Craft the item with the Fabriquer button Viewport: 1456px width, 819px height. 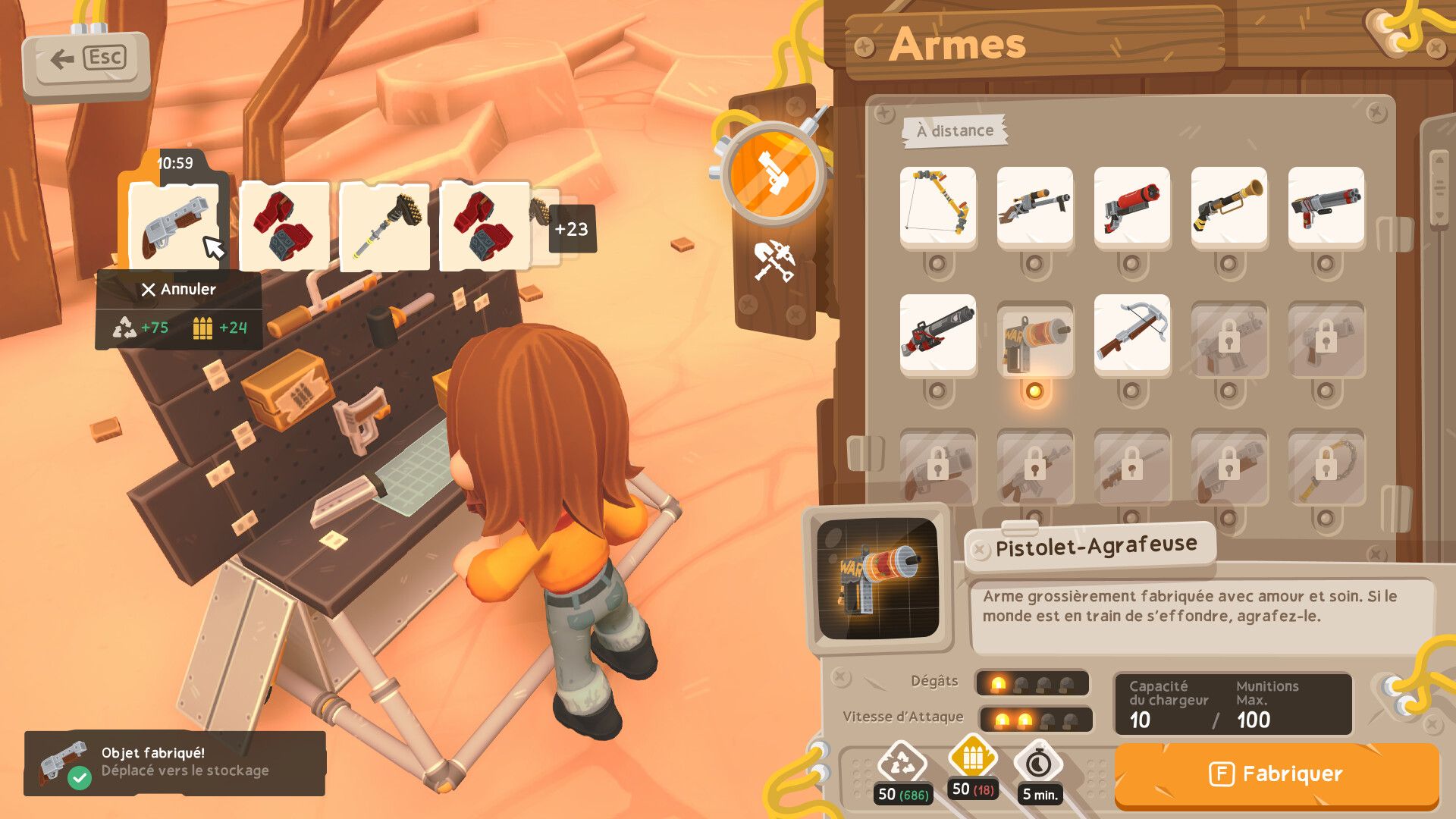tap(1276, 774)
